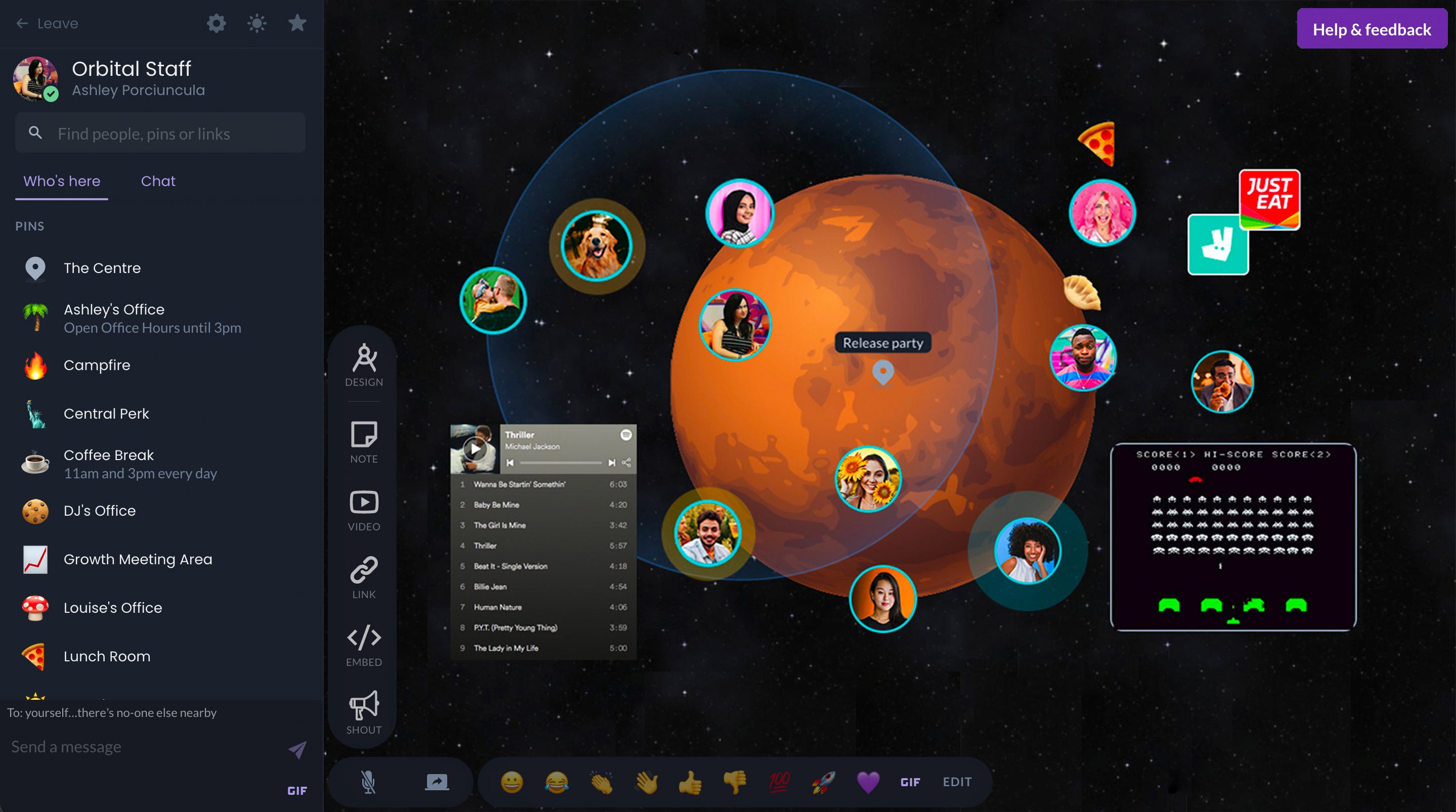Switch to the Chat tab
The width and height of the screenshot is (1456, 812).
158,181
